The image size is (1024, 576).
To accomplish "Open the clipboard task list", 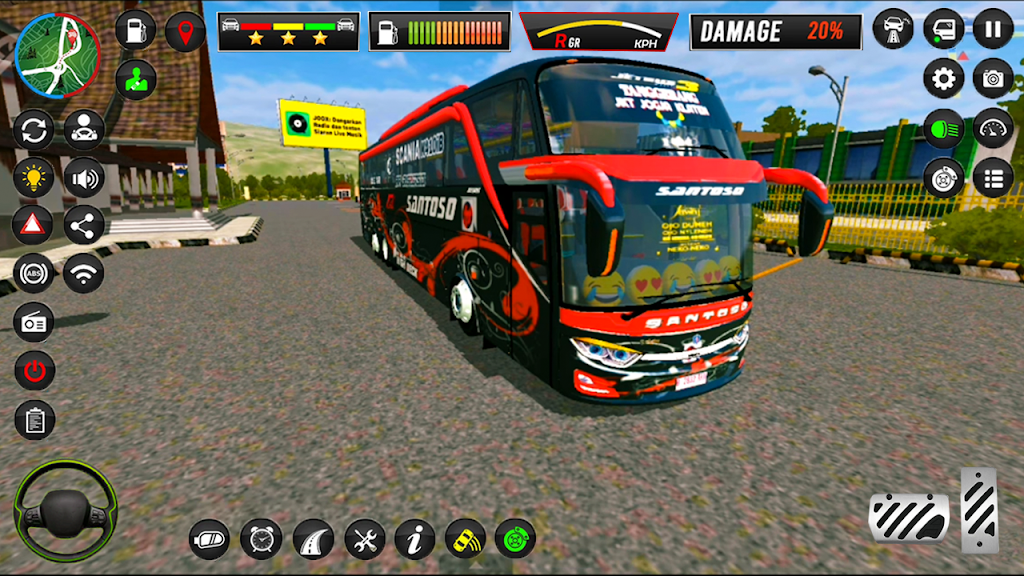I will [33, 420].
